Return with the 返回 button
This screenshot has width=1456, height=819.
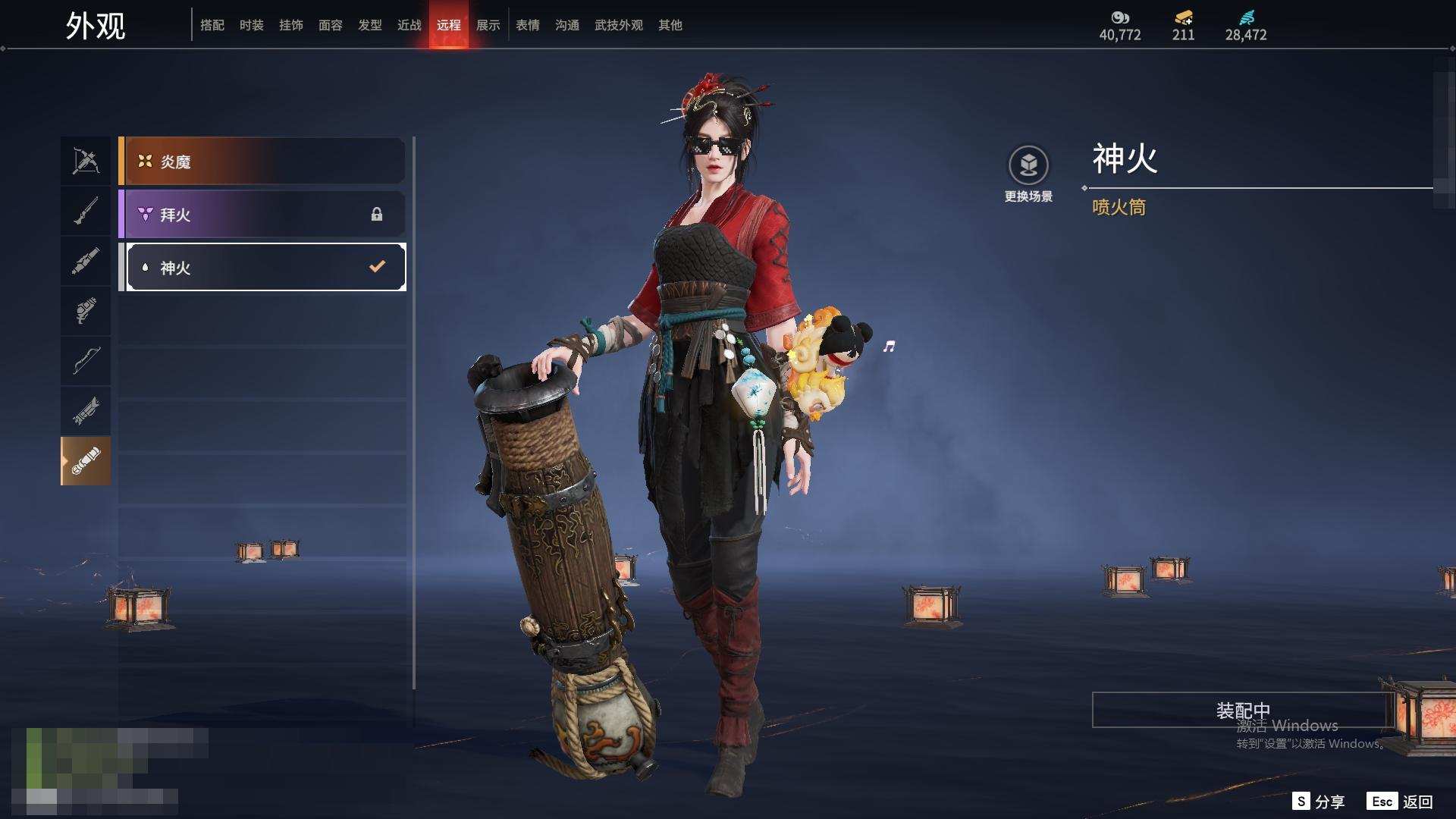tap(1401, 802)
